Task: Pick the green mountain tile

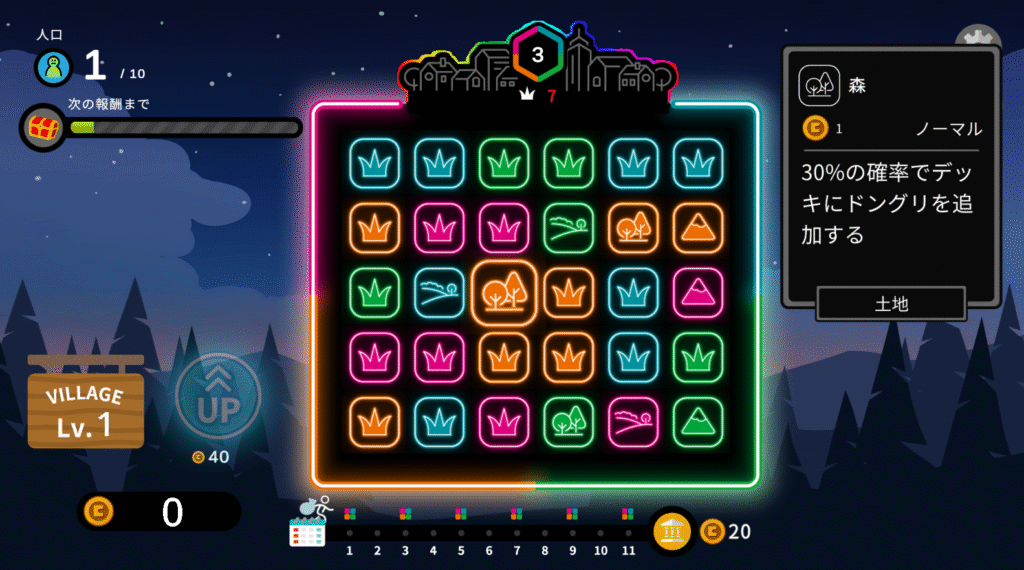Action: click(698, 422)
